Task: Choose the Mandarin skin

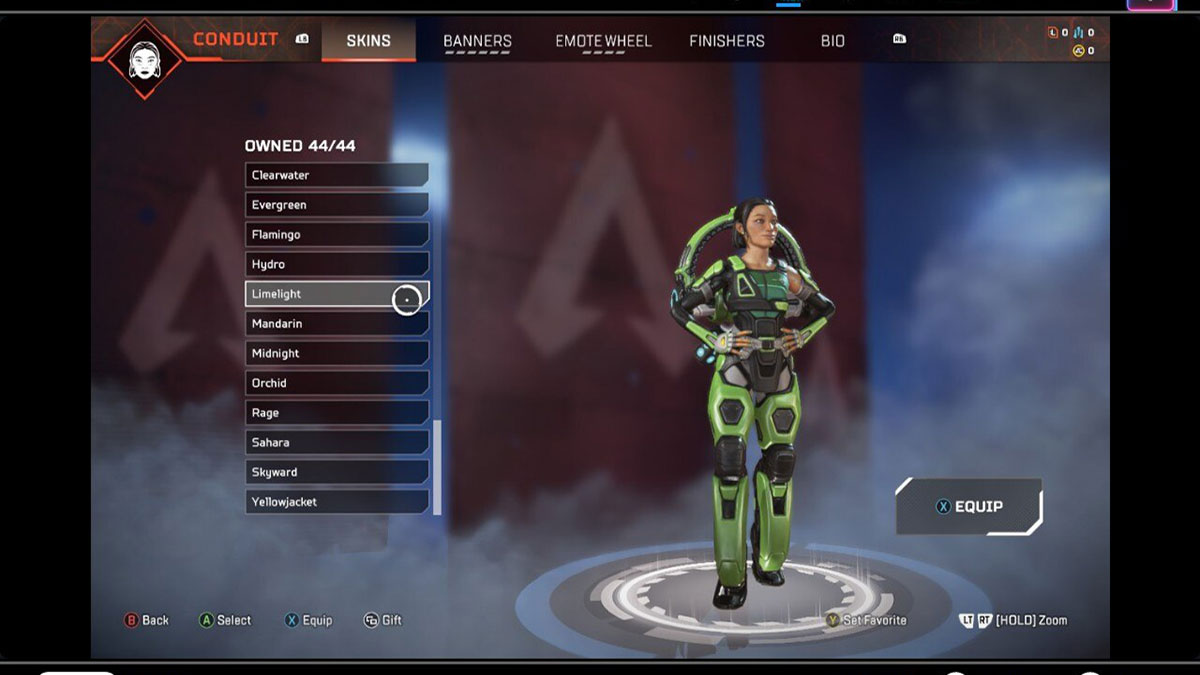Action: click(x=336, y=324)
